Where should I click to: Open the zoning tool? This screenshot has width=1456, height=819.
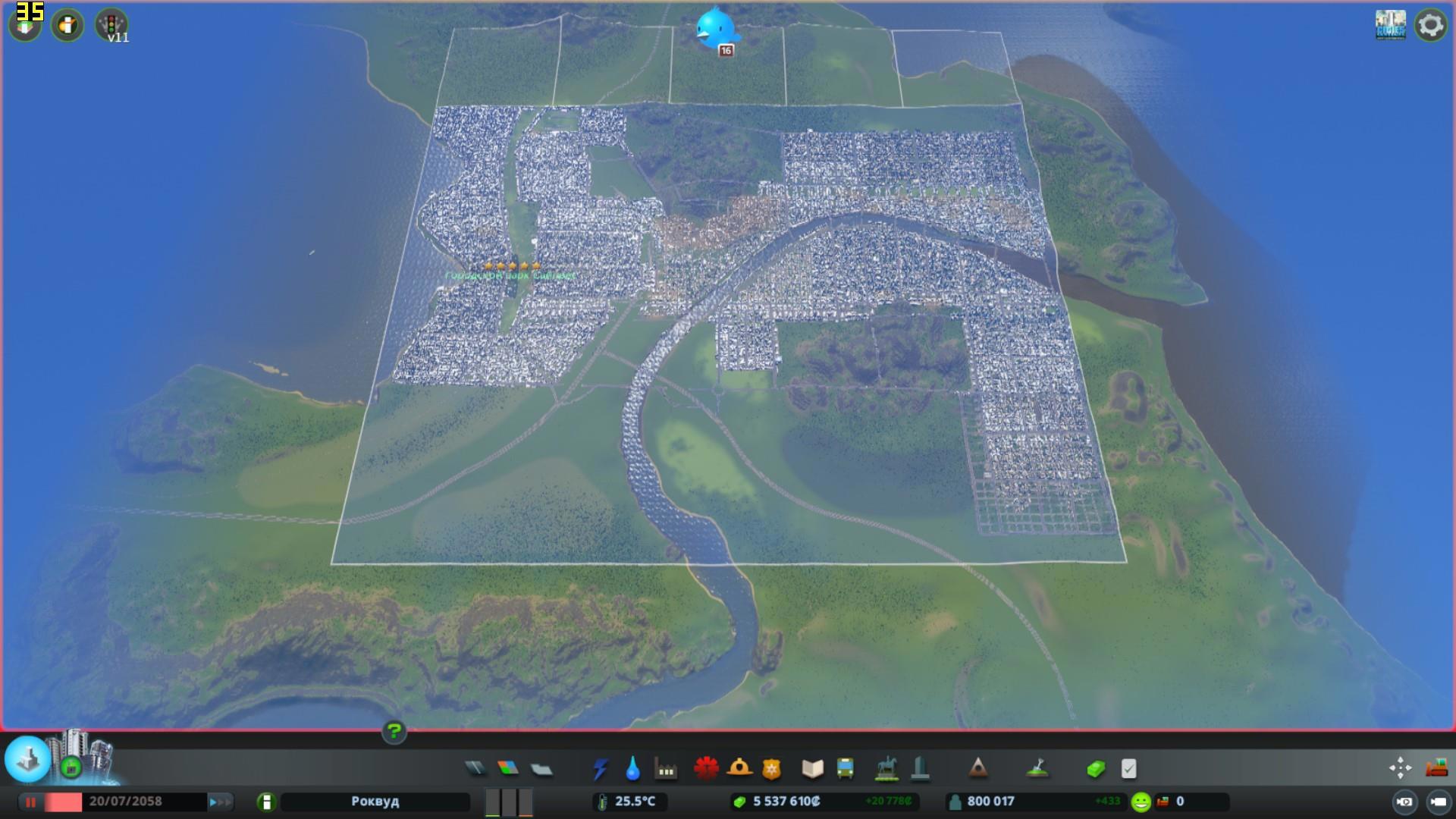[x=508, y=769]
